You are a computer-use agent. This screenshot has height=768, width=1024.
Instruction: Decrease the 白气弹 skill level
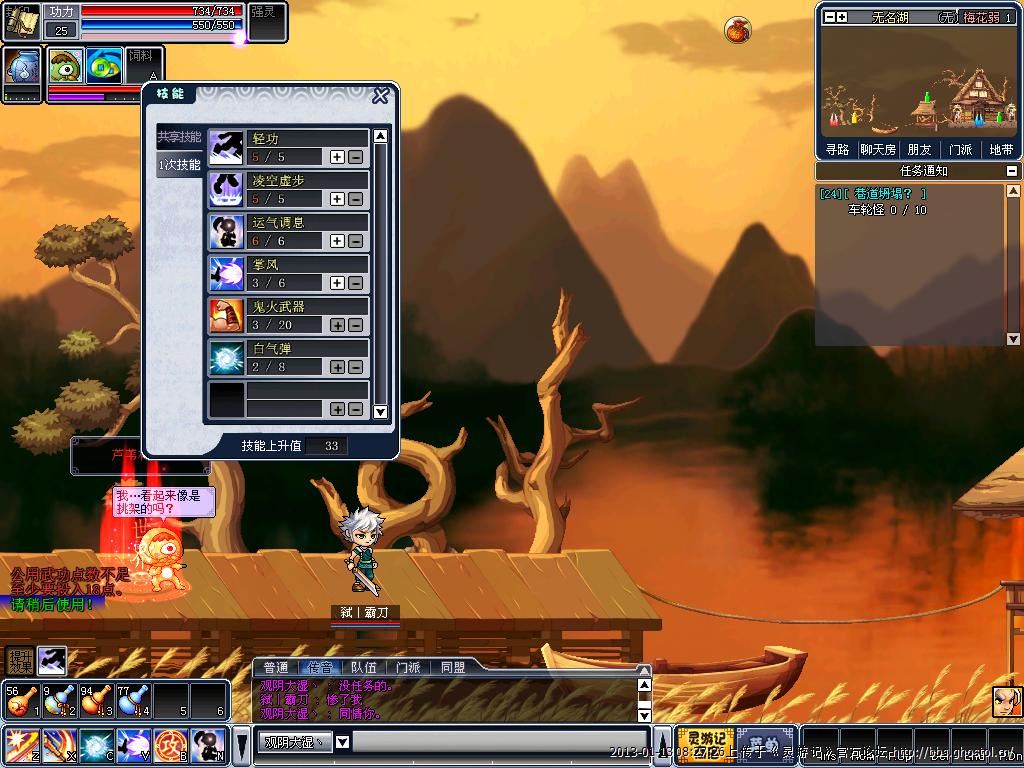click(355, 367)
